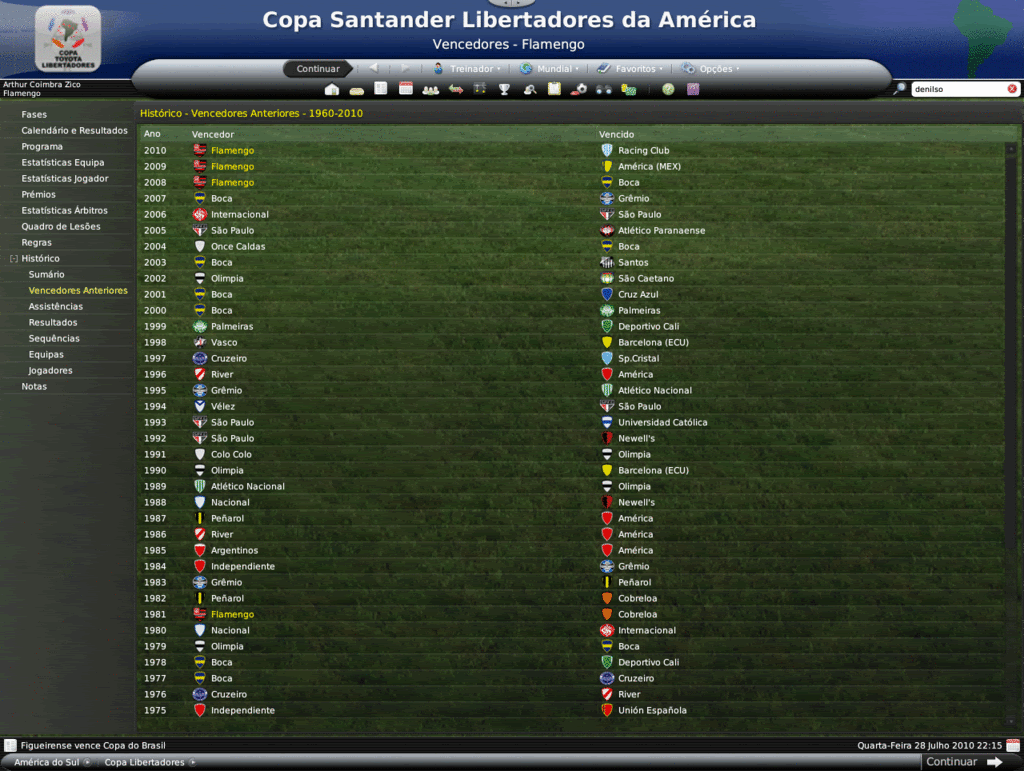Open Calendário e Resultados in the sidebar
1024x771 pixels.
(x=74, y=131)
